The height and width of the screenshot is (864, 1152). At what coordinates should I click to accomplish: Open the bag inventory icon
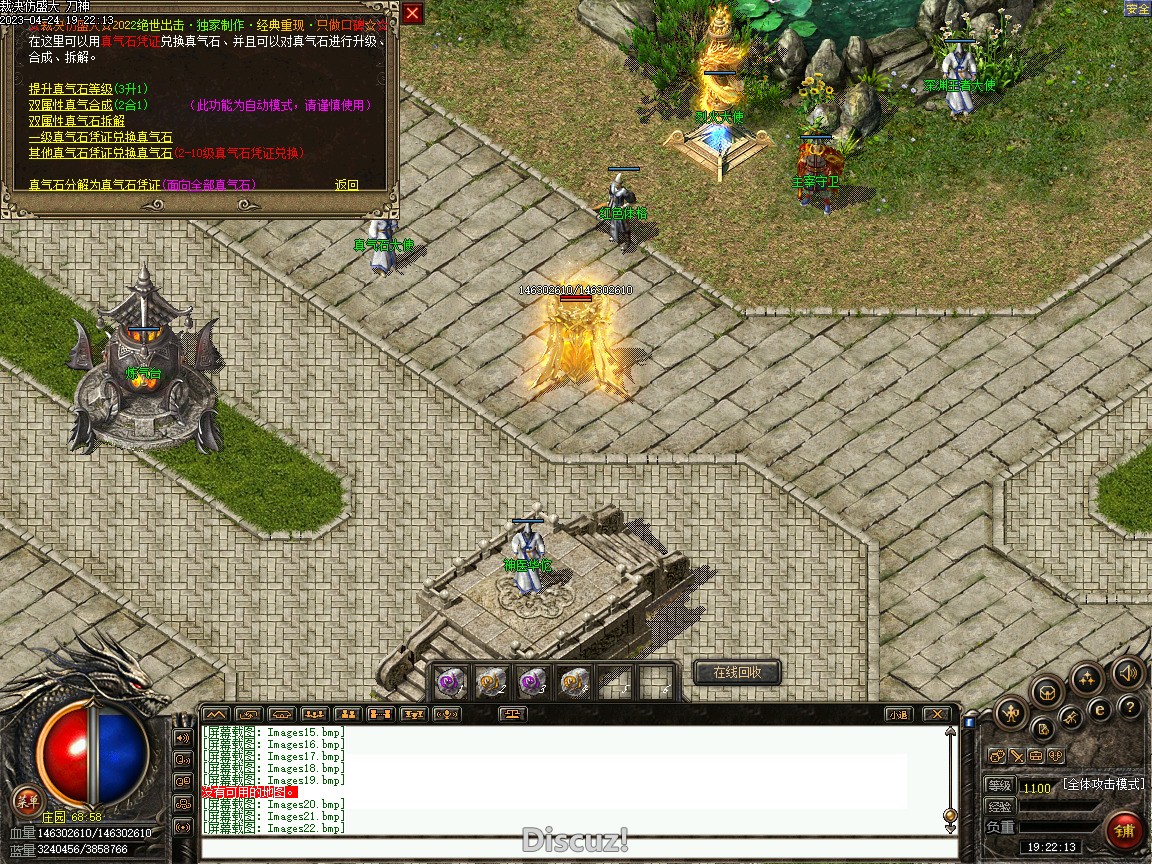pos(1047,691)
